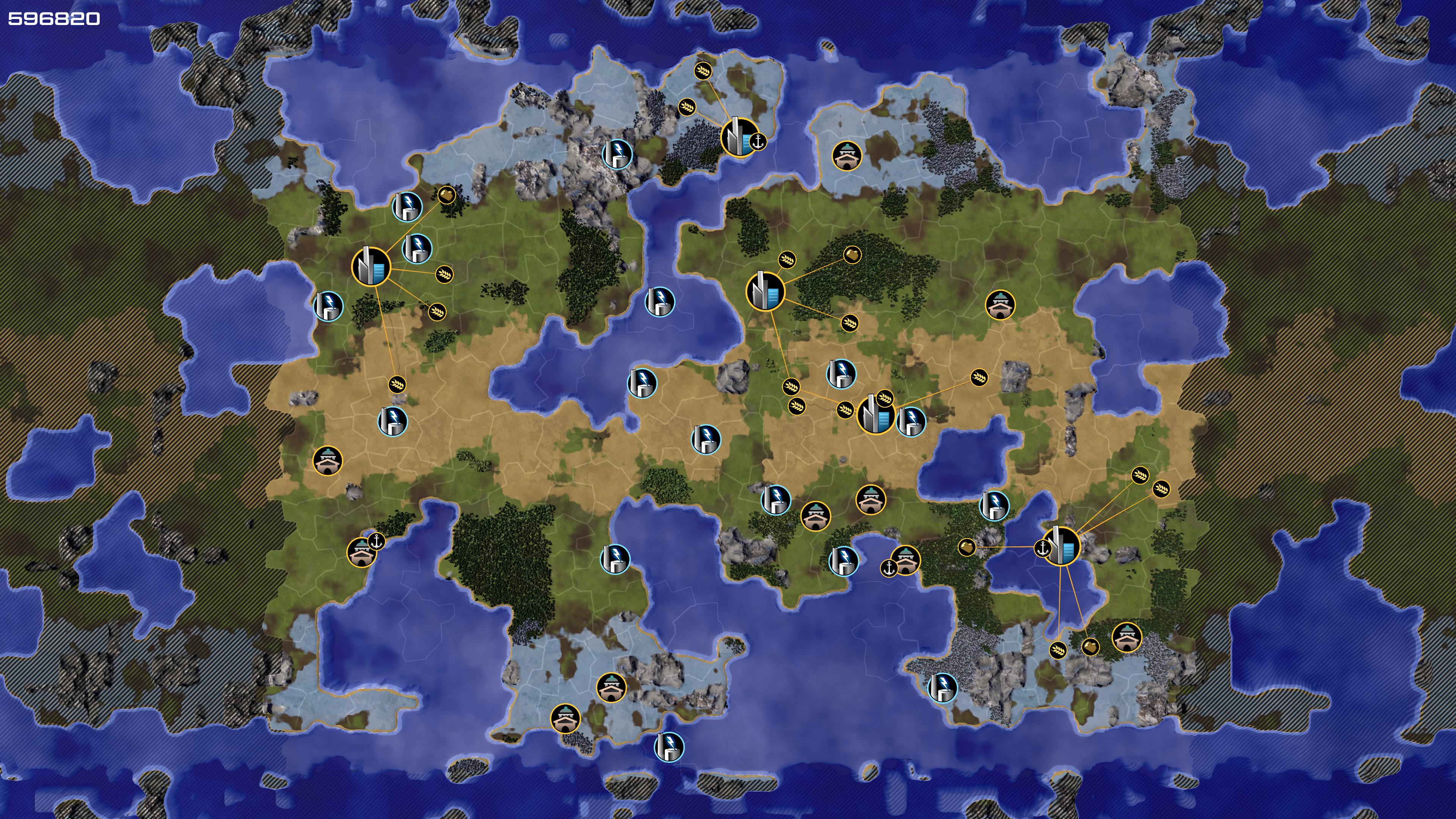
Task: Select the lightning plant marker overlapping a city marker
Action: (910, 421)
